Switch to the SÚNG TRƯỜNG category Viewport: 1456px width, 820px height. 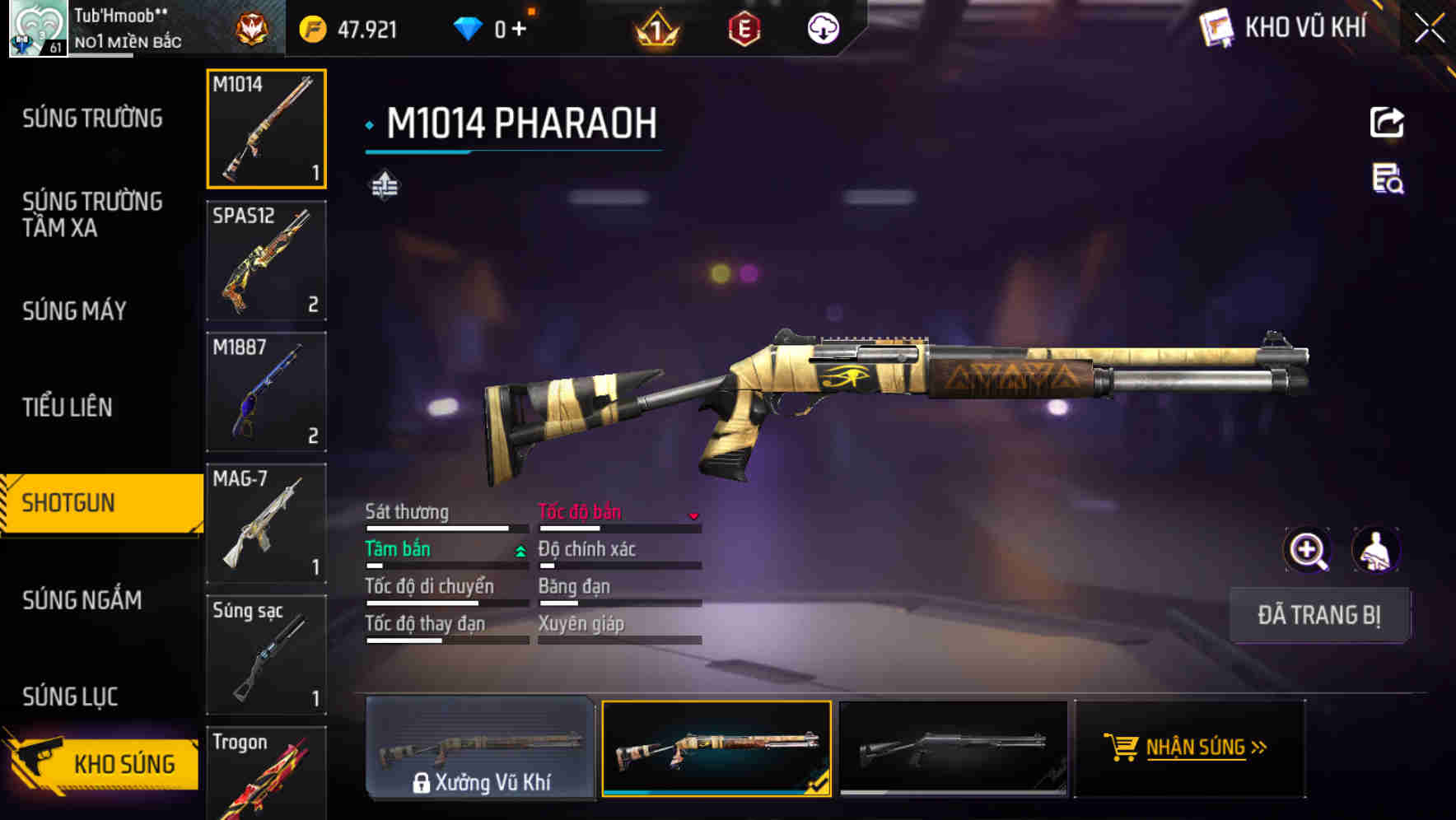(91, 118)
